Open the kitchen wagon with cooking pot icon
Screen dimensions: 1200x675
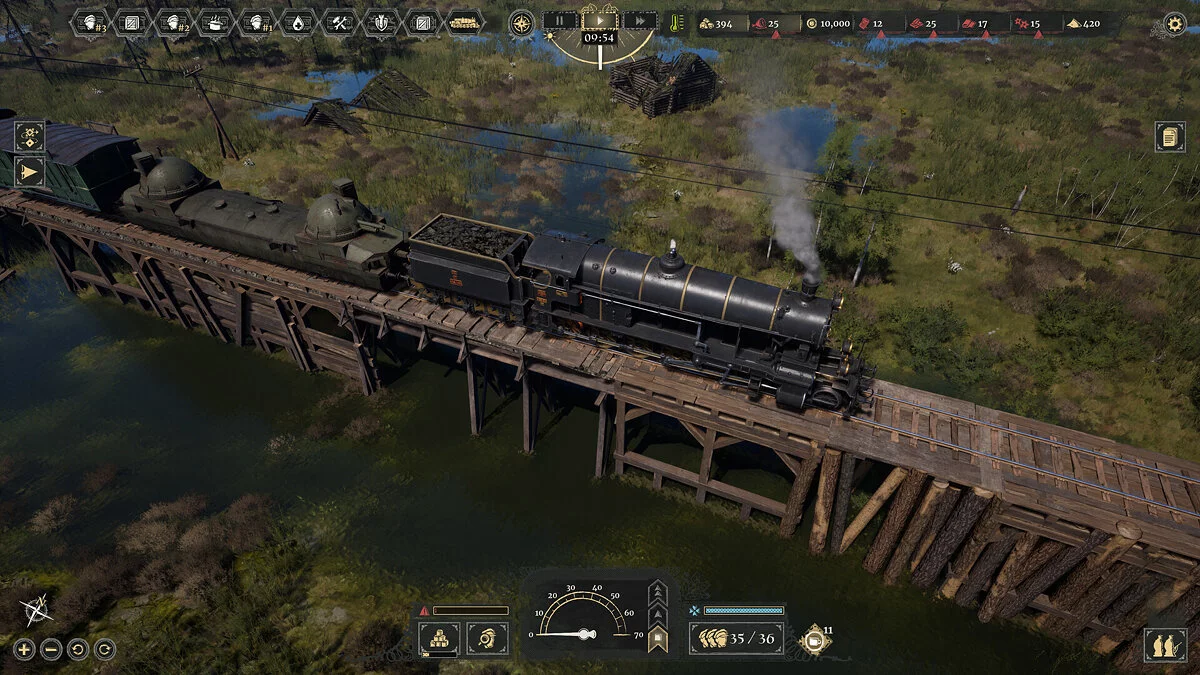coord(215,22)
